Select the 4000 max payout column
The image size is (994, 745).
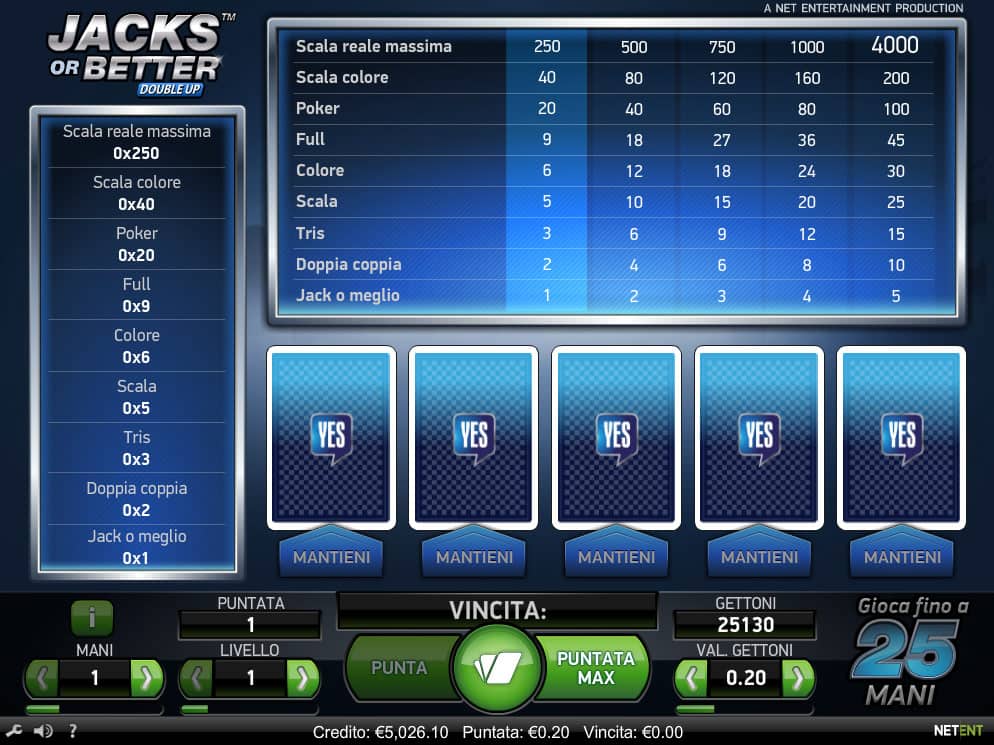pyautogui.click(x=895, y=46)
